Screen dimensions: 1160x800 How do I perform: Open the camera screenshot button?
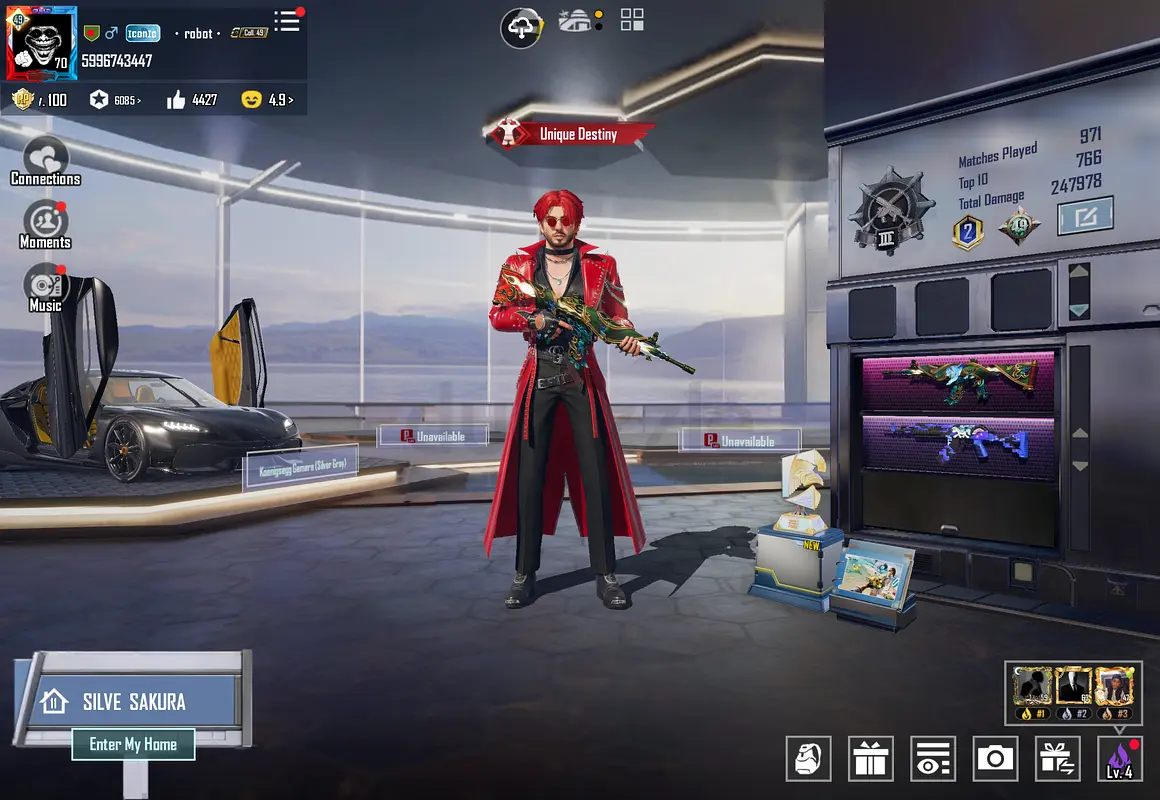click(995, 759)
